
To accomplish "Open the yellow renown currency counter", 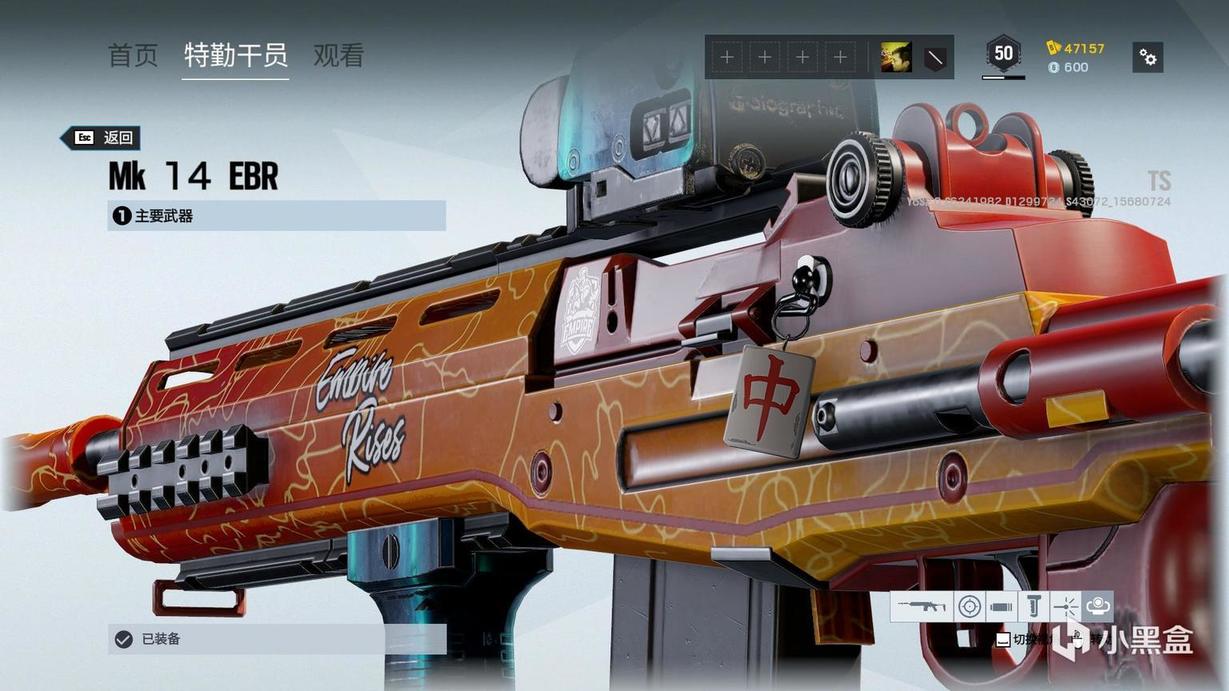I will (1075, 48).
